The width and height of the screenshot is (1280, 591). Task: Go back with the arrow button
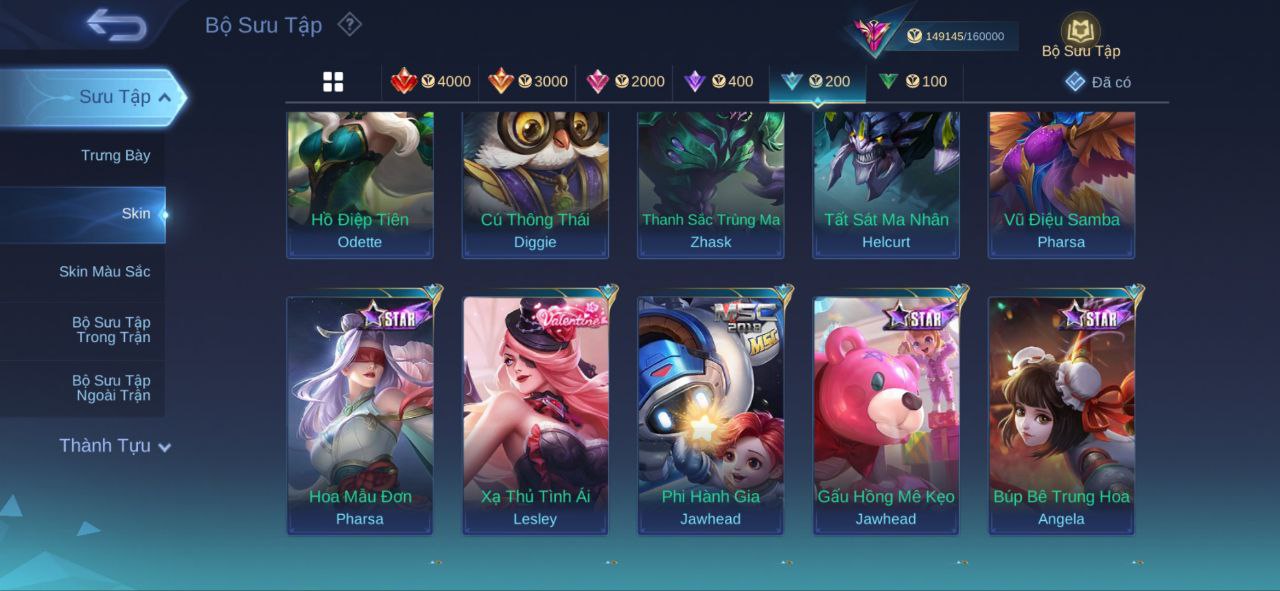(116, 25)
